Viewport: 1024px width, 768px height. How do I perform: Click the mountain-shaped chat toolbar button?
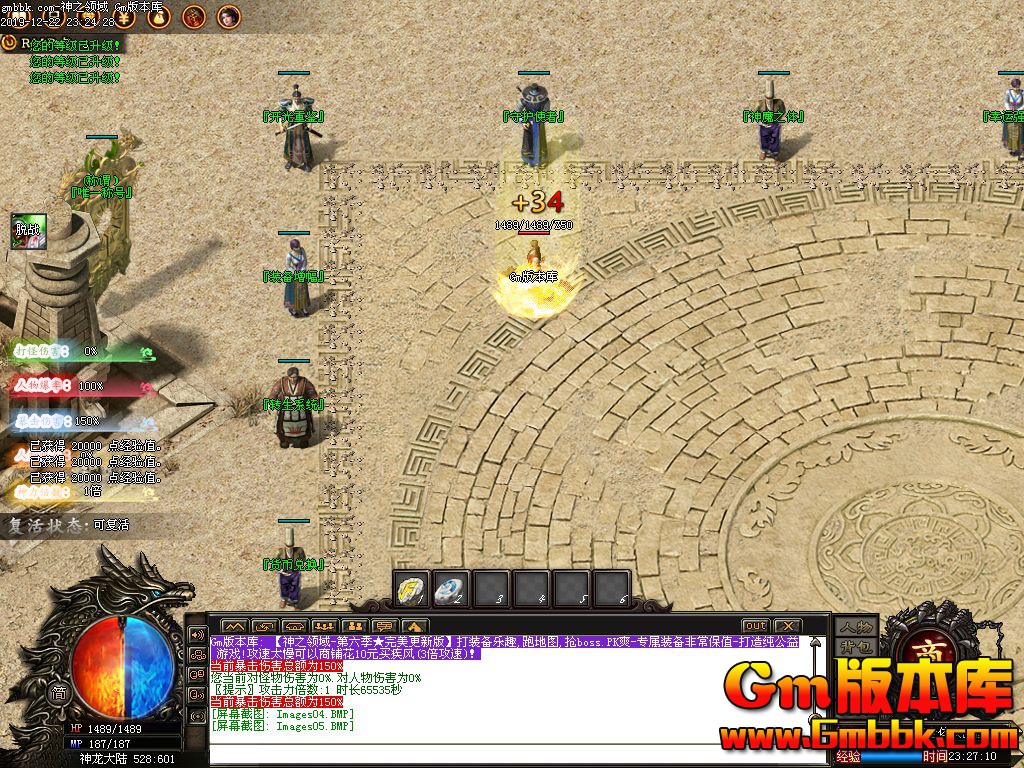pos(232,627)
